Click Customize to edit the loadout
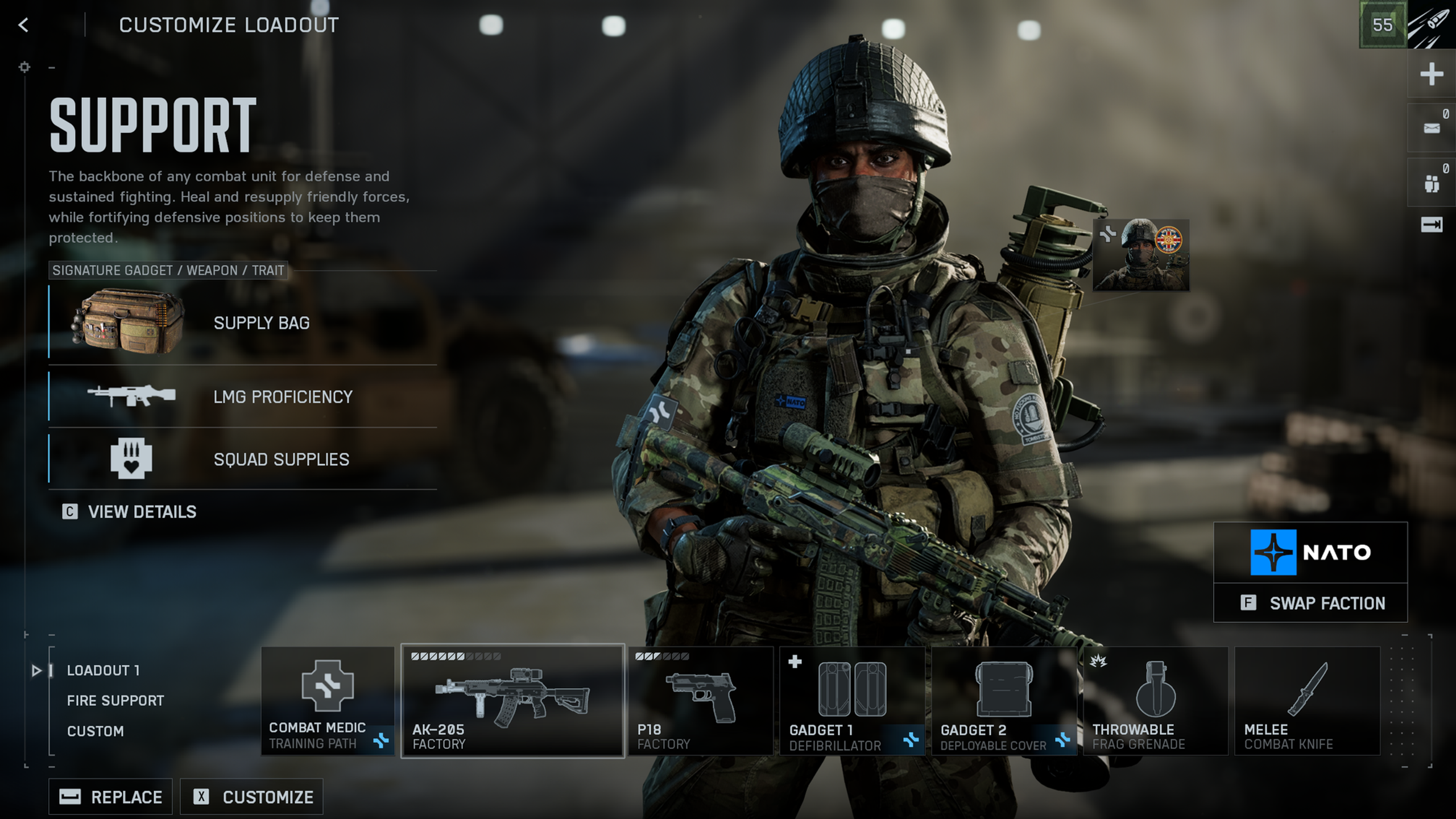The width and height of the screenshot is (1456, 819). point(252,796)
